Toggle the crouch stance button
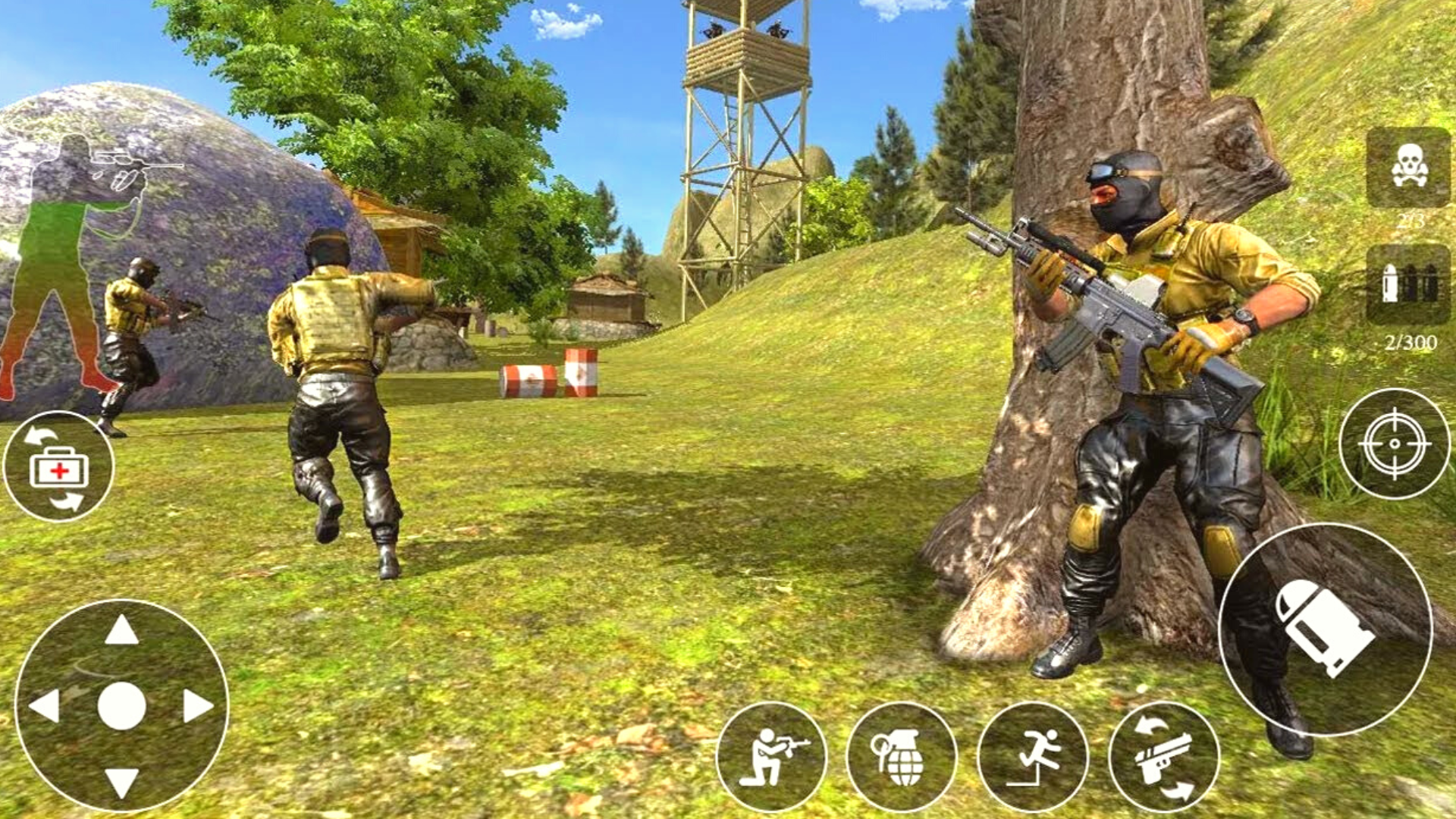 (771, 757)
